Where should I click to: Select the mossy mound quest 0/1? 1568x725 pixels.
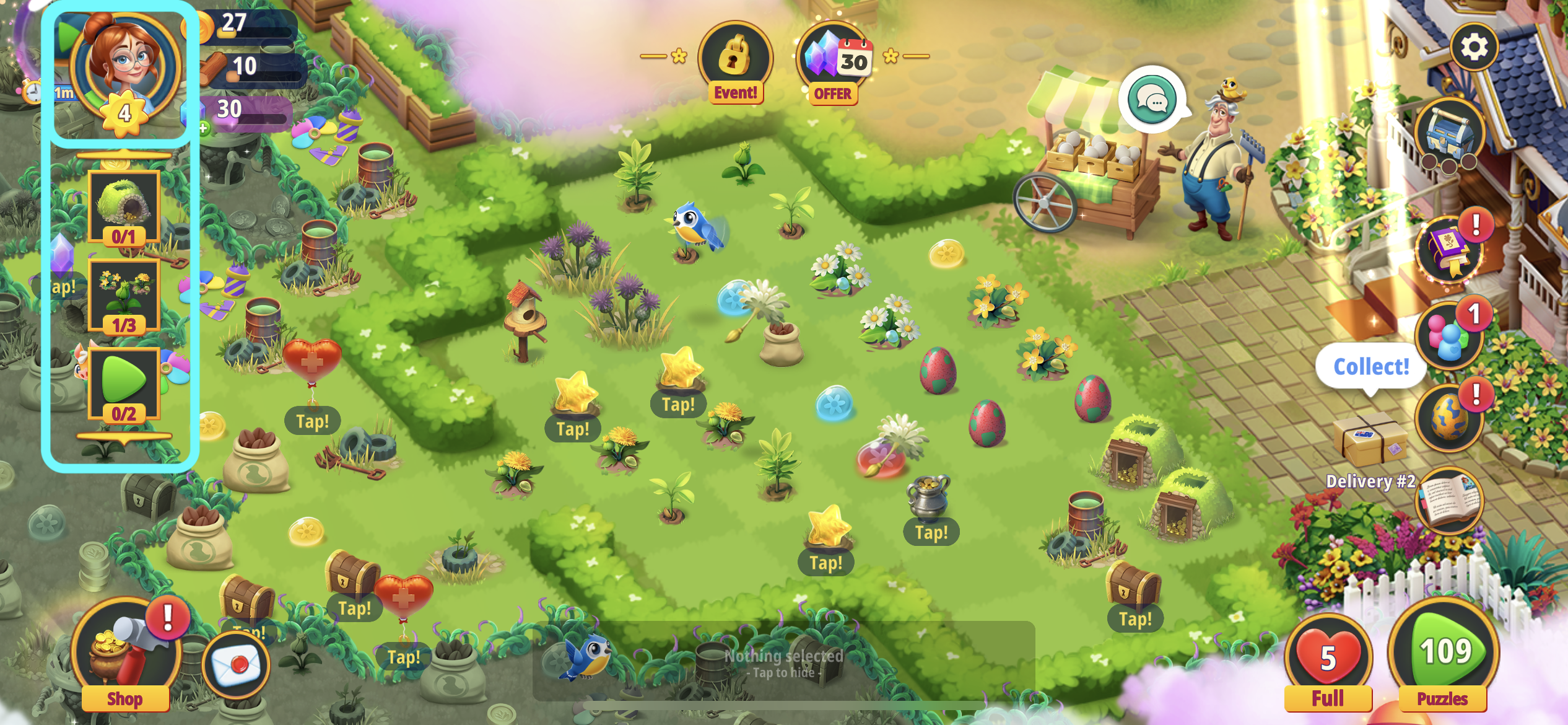pyautogui.click(x=124, y=208)
